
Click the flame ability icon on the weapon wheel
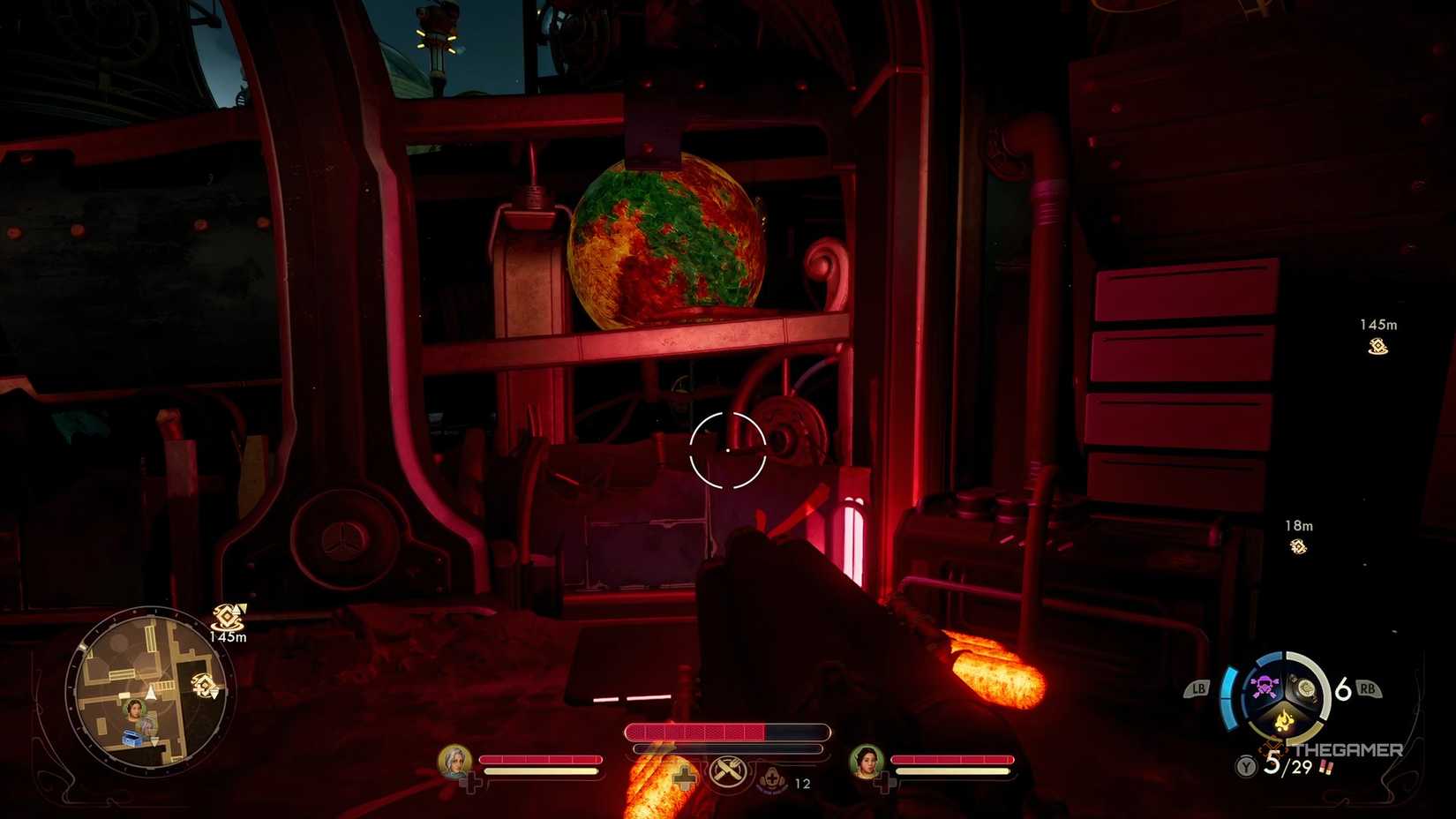[1283, 718]
